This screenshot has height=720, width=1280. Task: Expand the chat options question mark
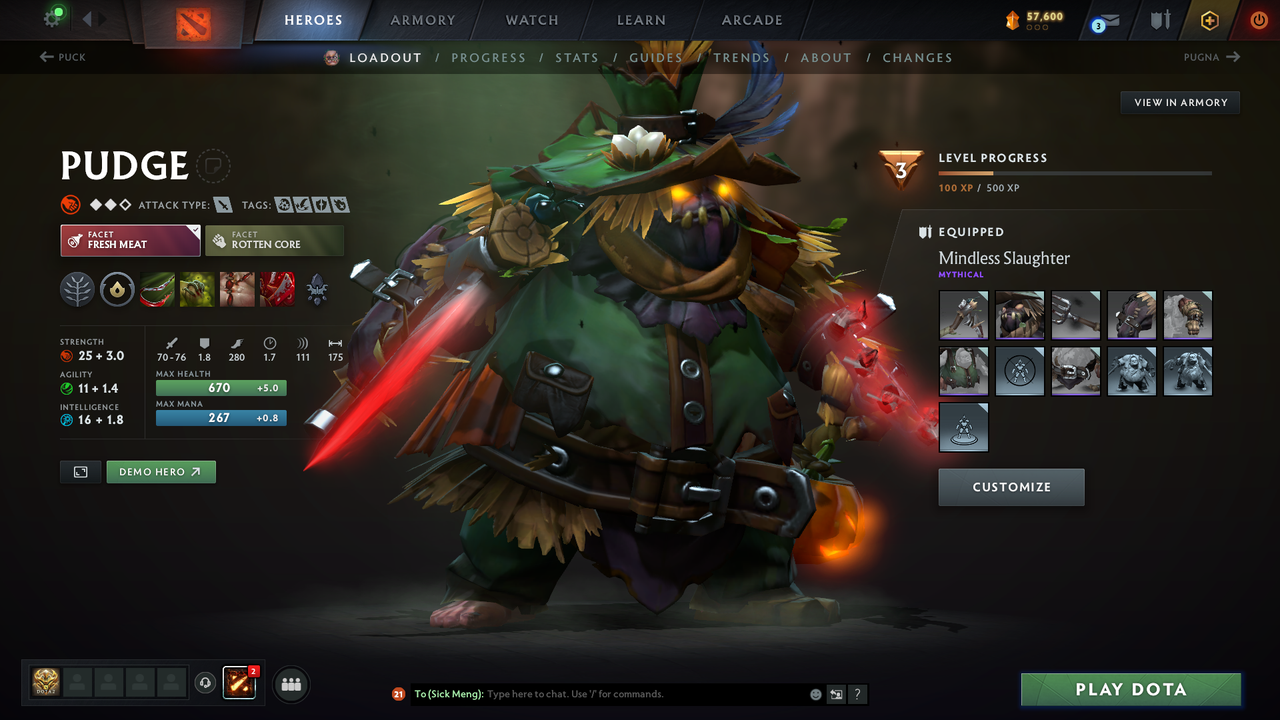[857, 693]
